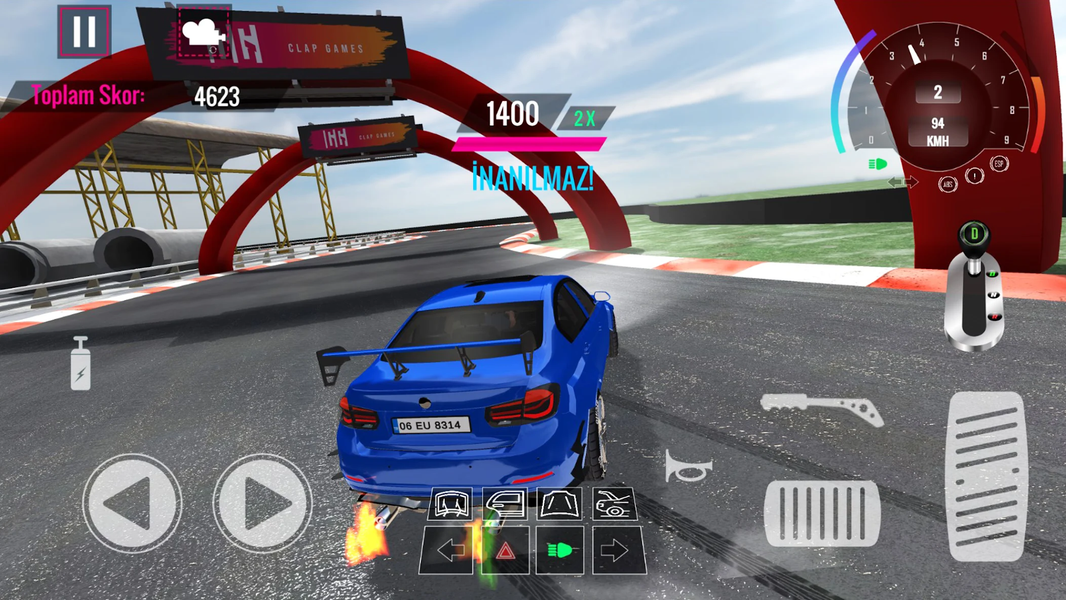
Task: Steer left with the left arrow button
Action: point(132,503)
